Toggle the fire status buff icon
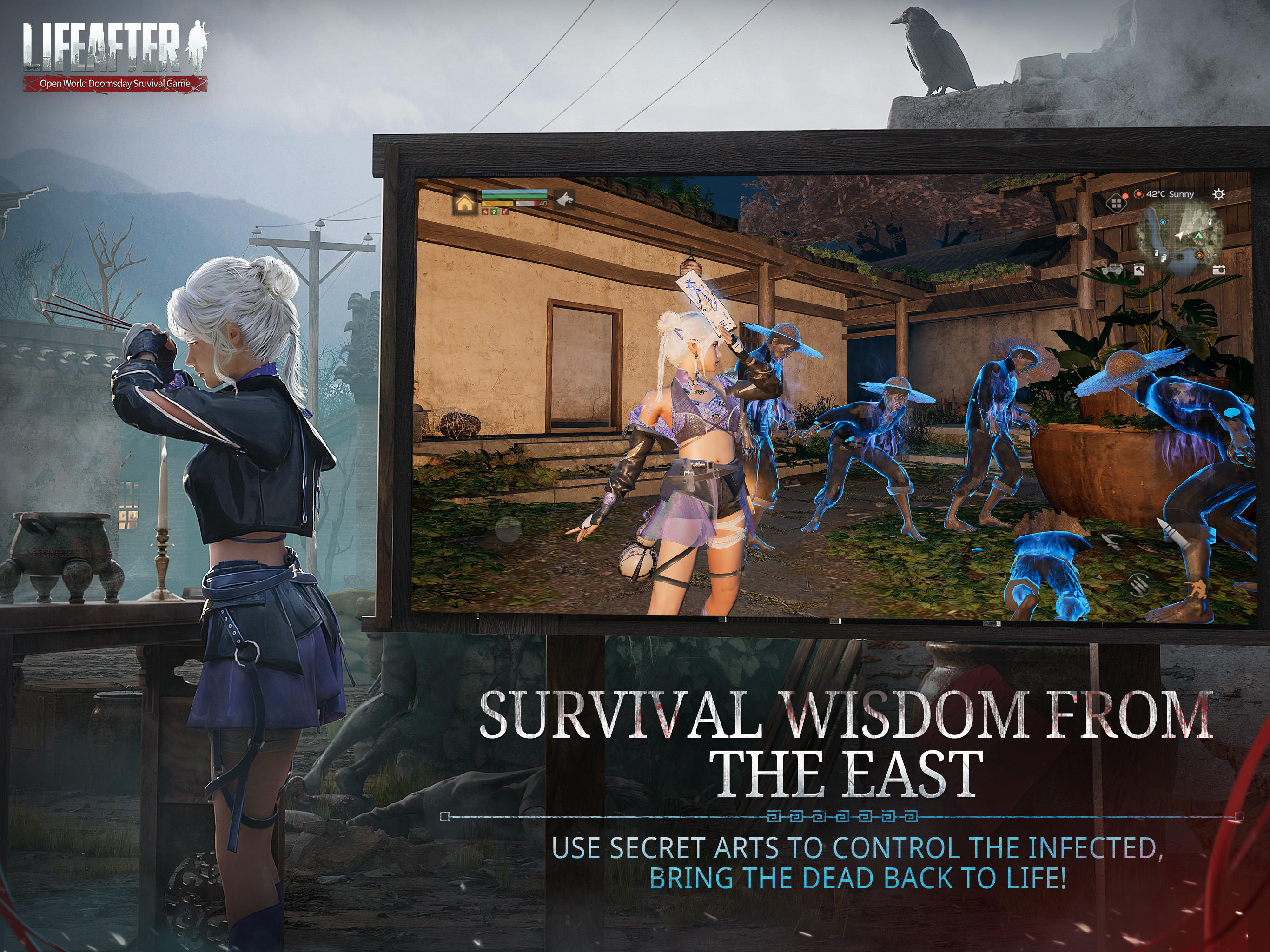 coord(485,212)
